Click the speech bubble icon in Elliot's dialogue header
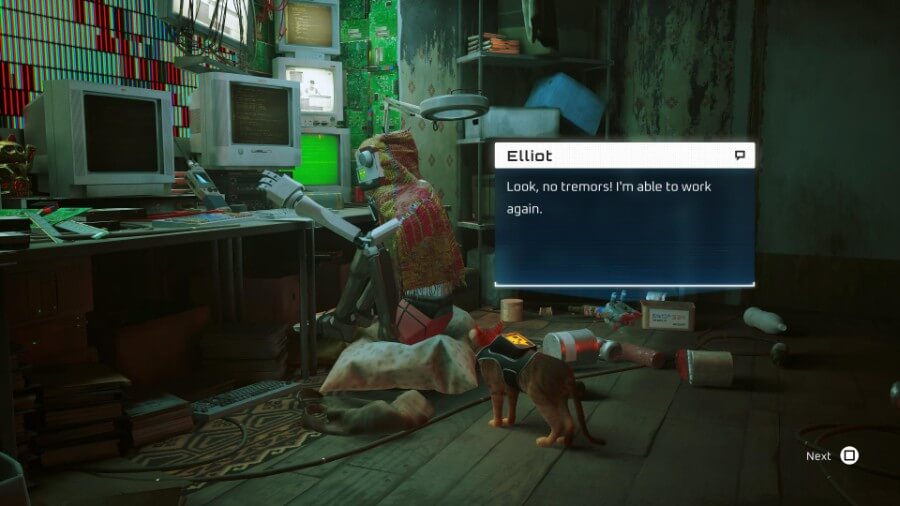The image size is (900, 506). [740, 155]
